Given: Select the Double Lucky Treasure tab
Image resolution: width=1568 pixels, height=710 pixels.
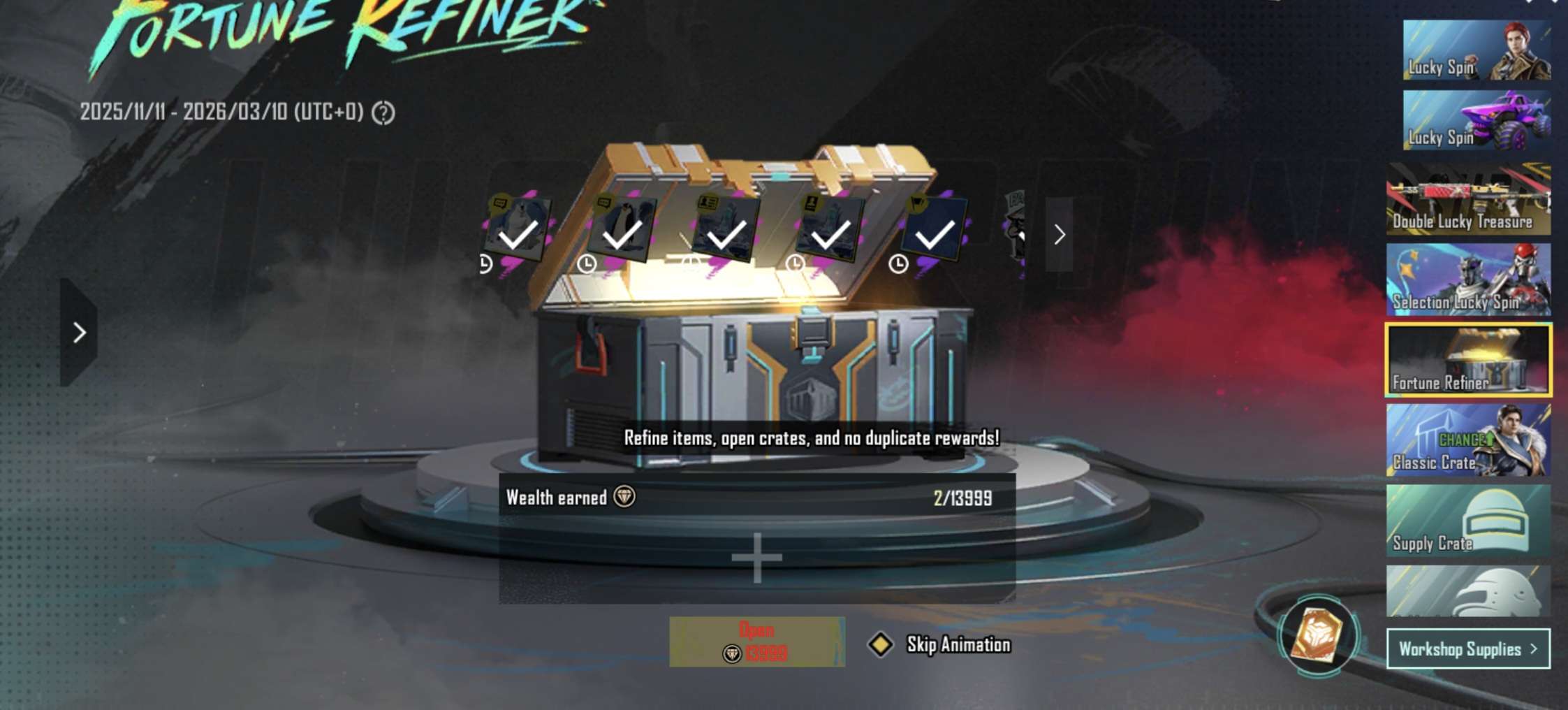Looking at the screenshot, I should tap(1468, 200).
